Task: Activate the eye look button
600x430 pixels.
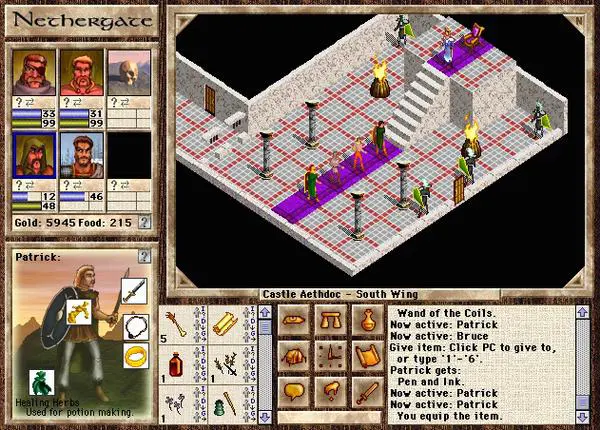Action: click(294, 322)
